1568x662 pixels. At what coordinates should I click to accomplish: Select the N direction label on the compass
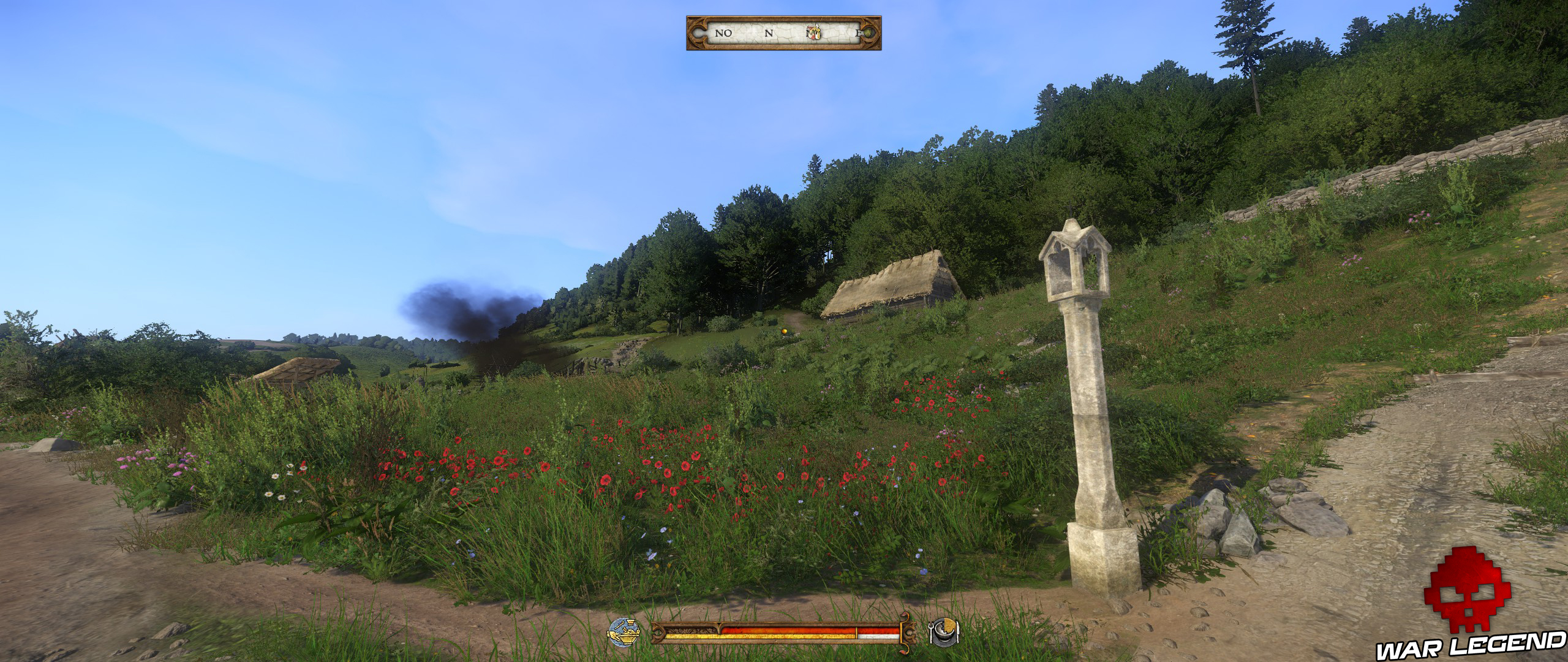click(769, 34)
